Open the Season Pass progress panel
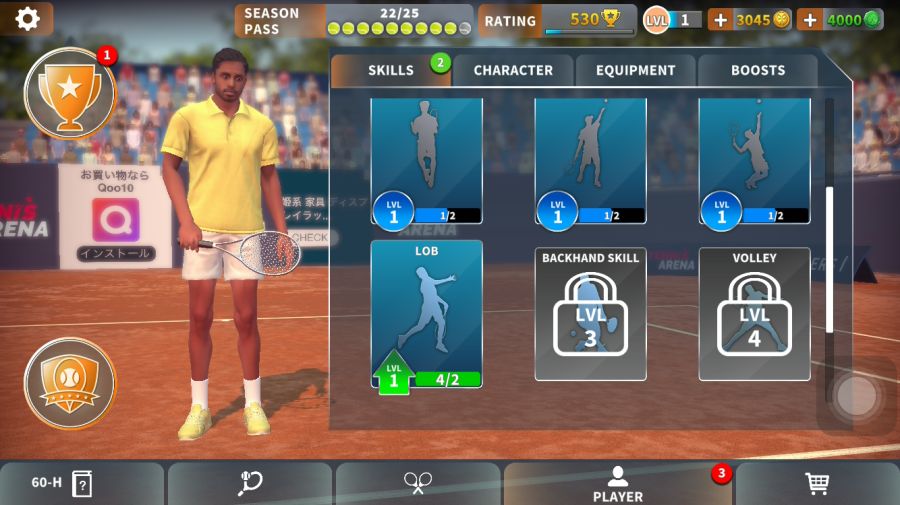The image size is (900, 505). pos(353,20)
